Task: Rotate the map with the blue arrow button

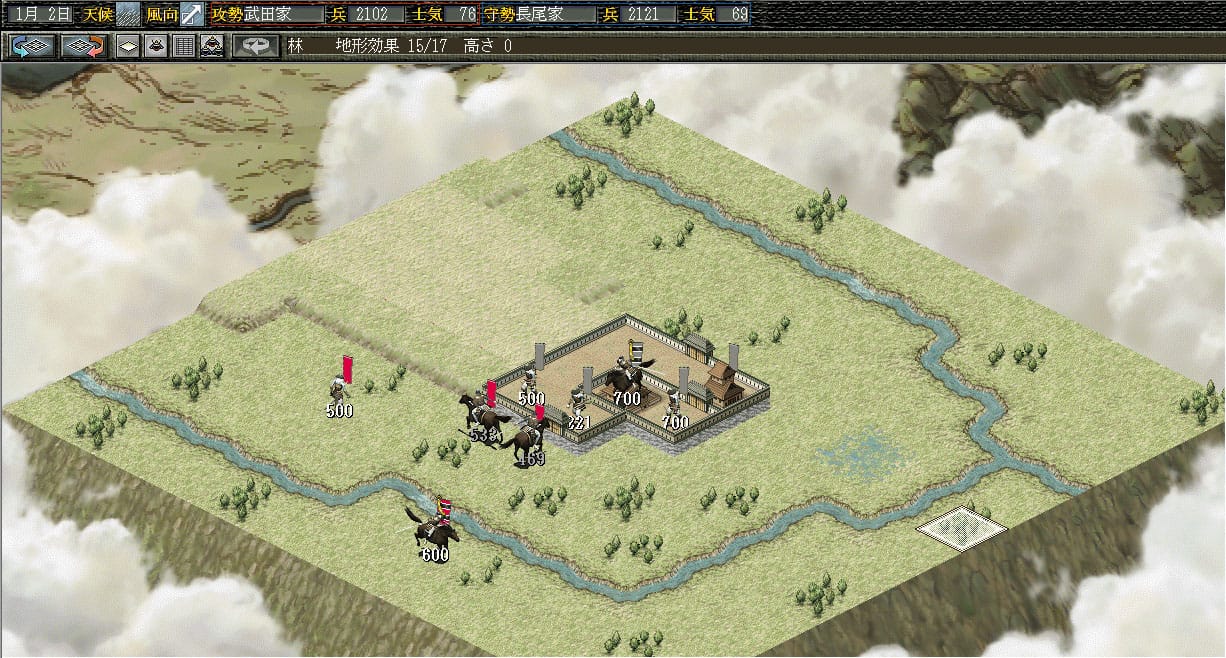Action: coord(32,46)
